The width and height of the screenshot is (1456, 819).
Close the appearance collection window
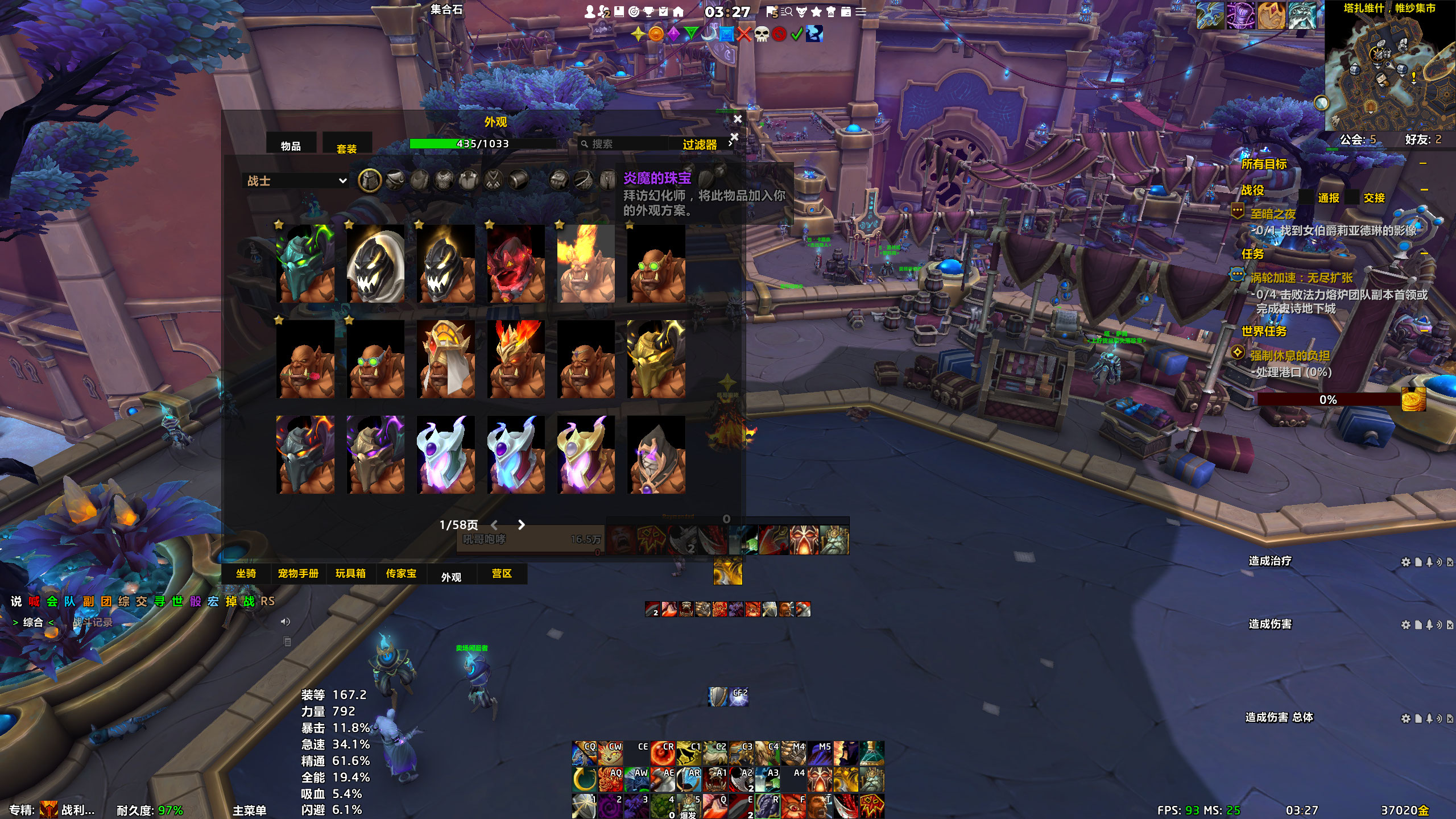pos(738,119)
